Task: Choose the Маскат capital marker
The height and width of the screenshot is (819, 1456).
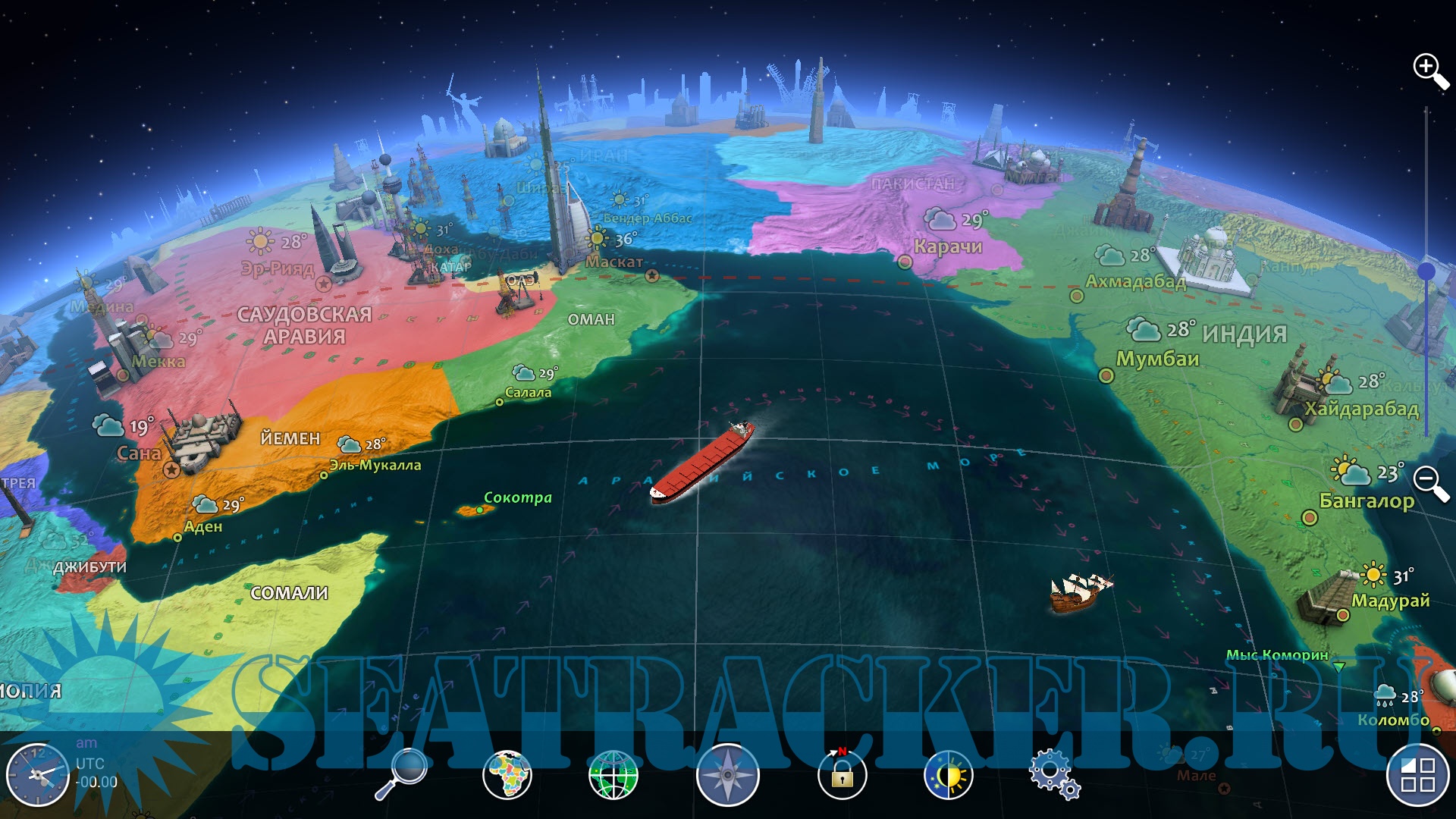Action: (652, 277)
